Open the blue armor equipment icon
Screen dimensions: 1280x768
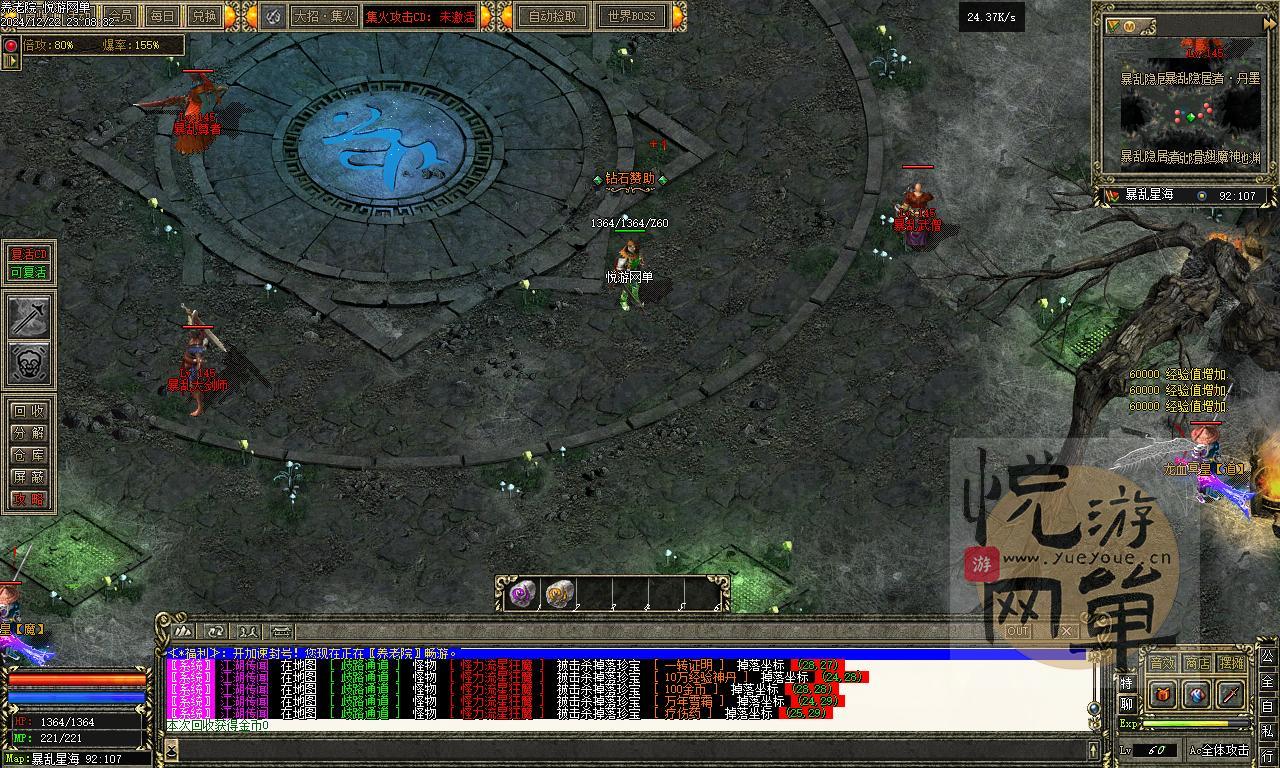pyautogui.click(x=1197, y=694)
